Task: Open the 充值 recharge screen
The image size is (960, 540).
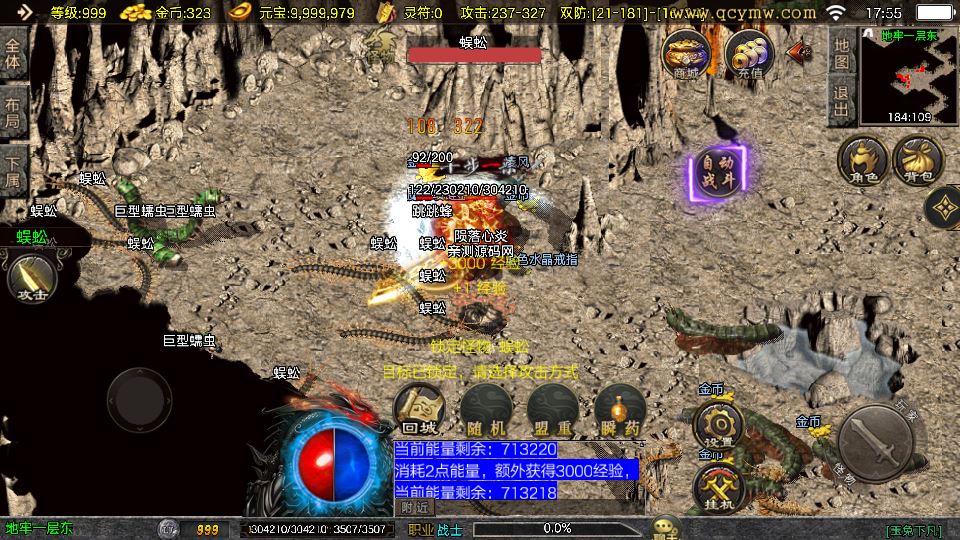Action: click(747, 53)
